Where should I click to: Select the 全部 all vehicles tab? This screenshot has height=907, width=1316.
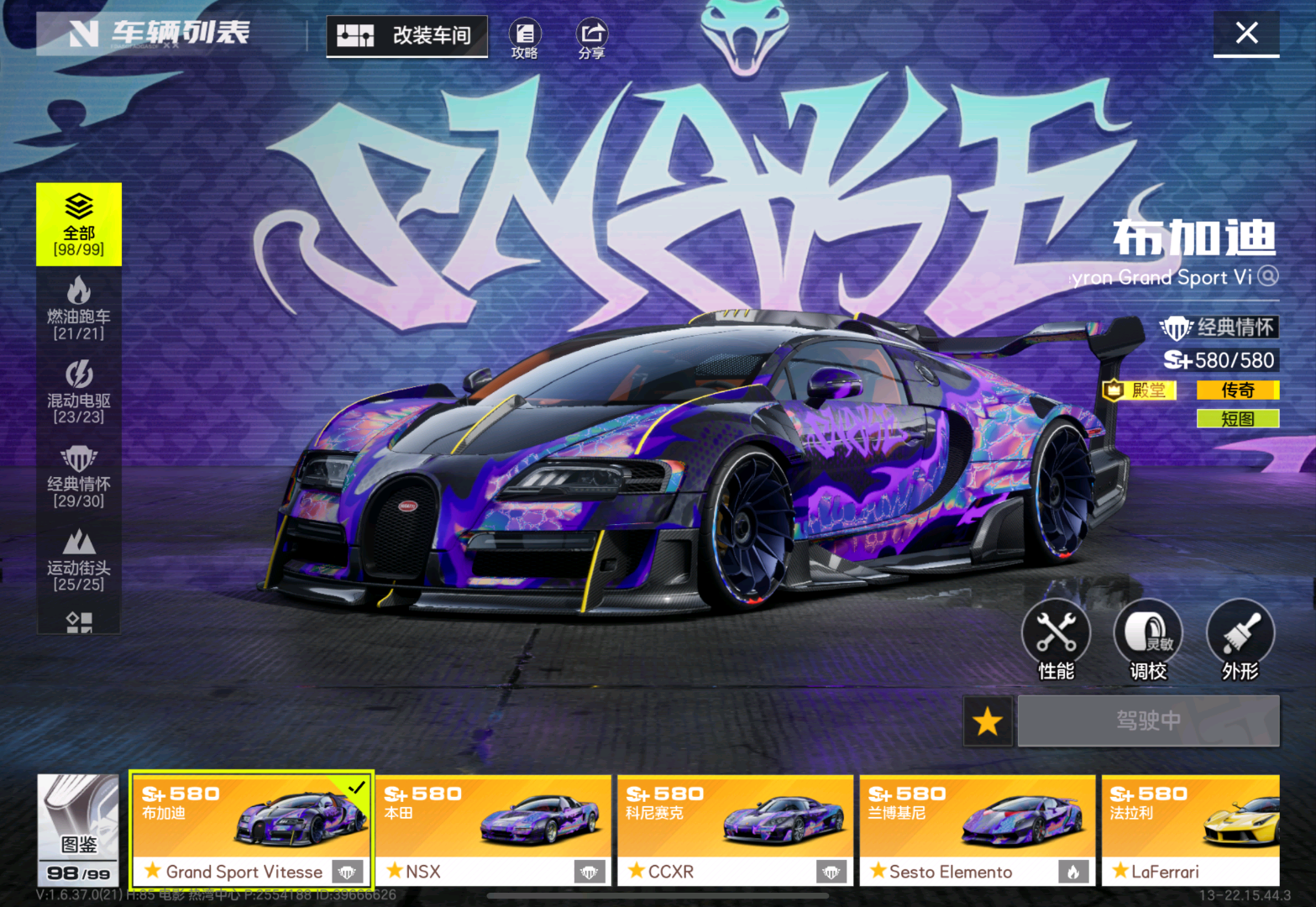coord(79,224)
